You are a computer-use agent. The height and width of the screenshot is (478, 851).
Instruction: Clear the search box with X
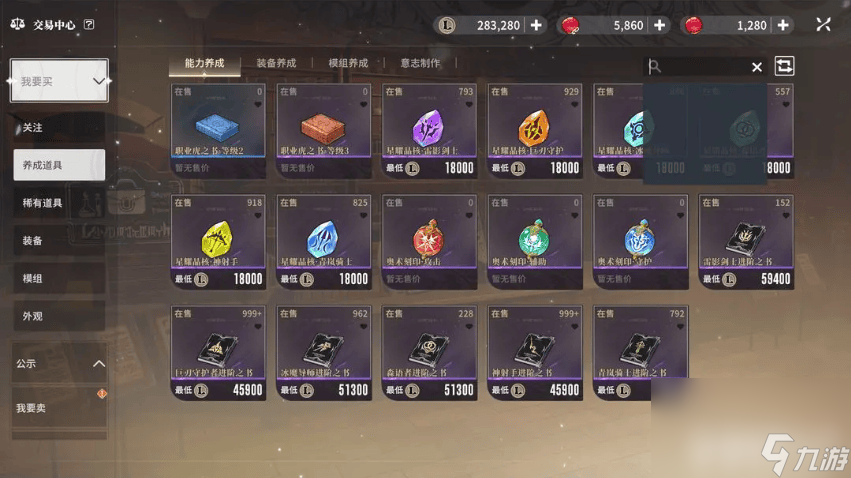[757, 67]
